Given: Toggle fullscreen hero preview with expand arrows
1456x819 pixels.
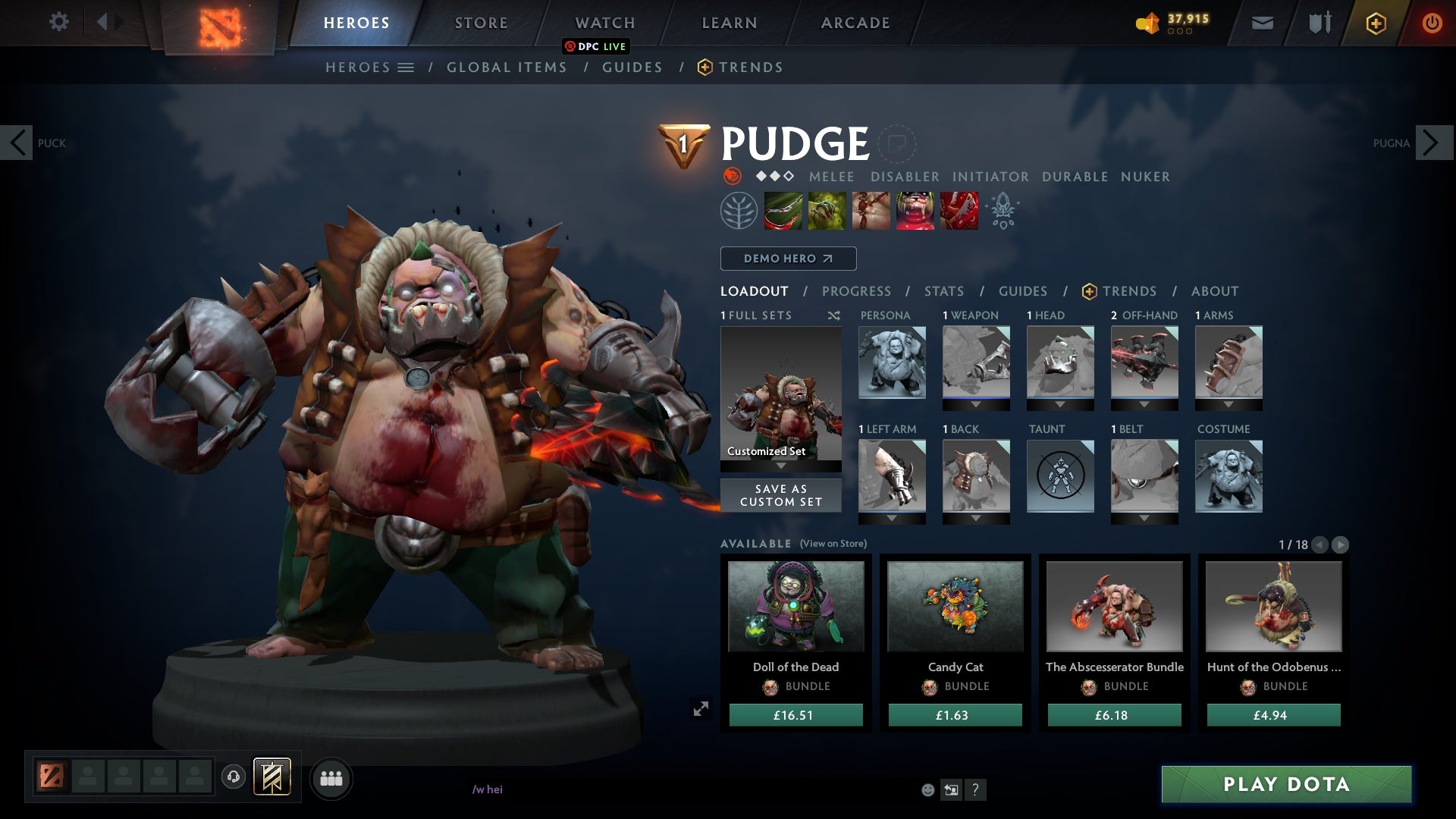Looking at the screenshot, I should [701, 708].
